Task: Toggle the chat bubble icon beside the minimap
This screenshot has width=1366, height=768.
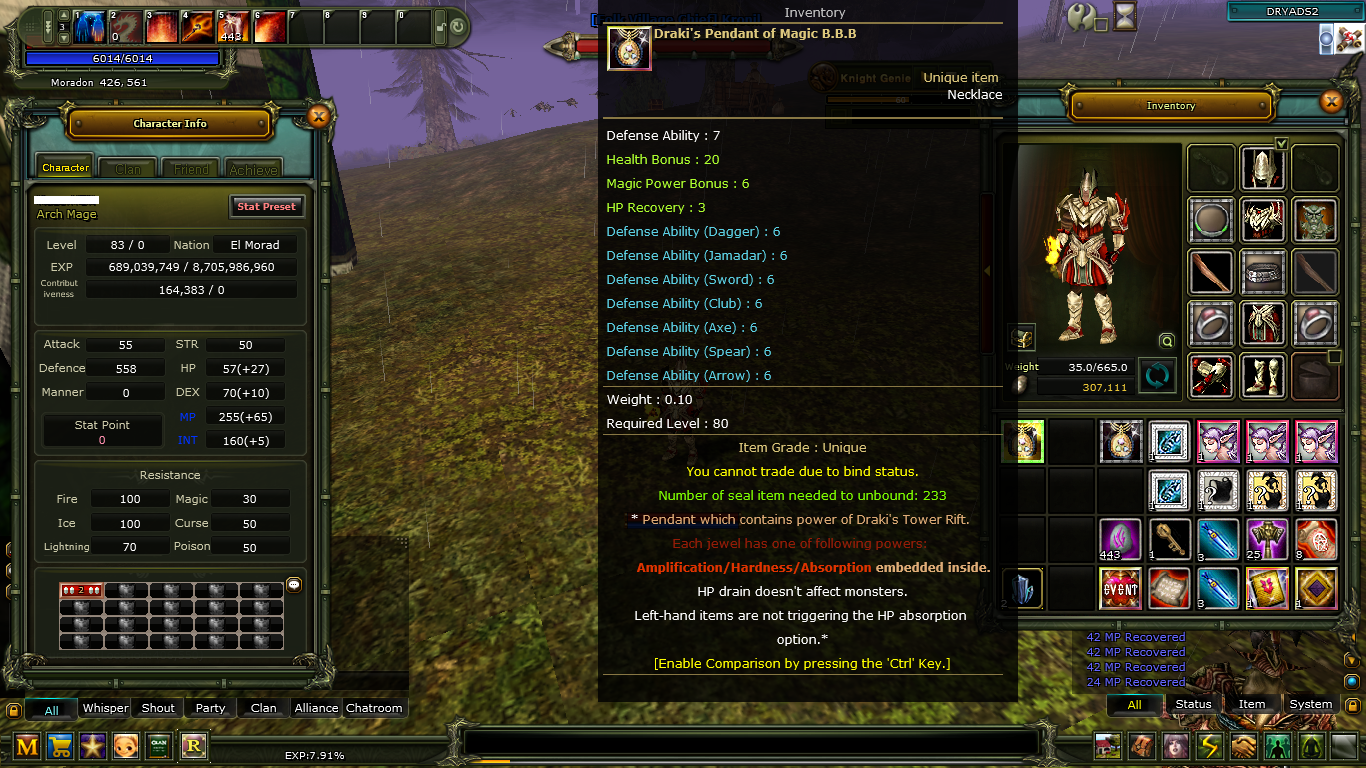Action: pyautogui.click(x=293, y=585)
